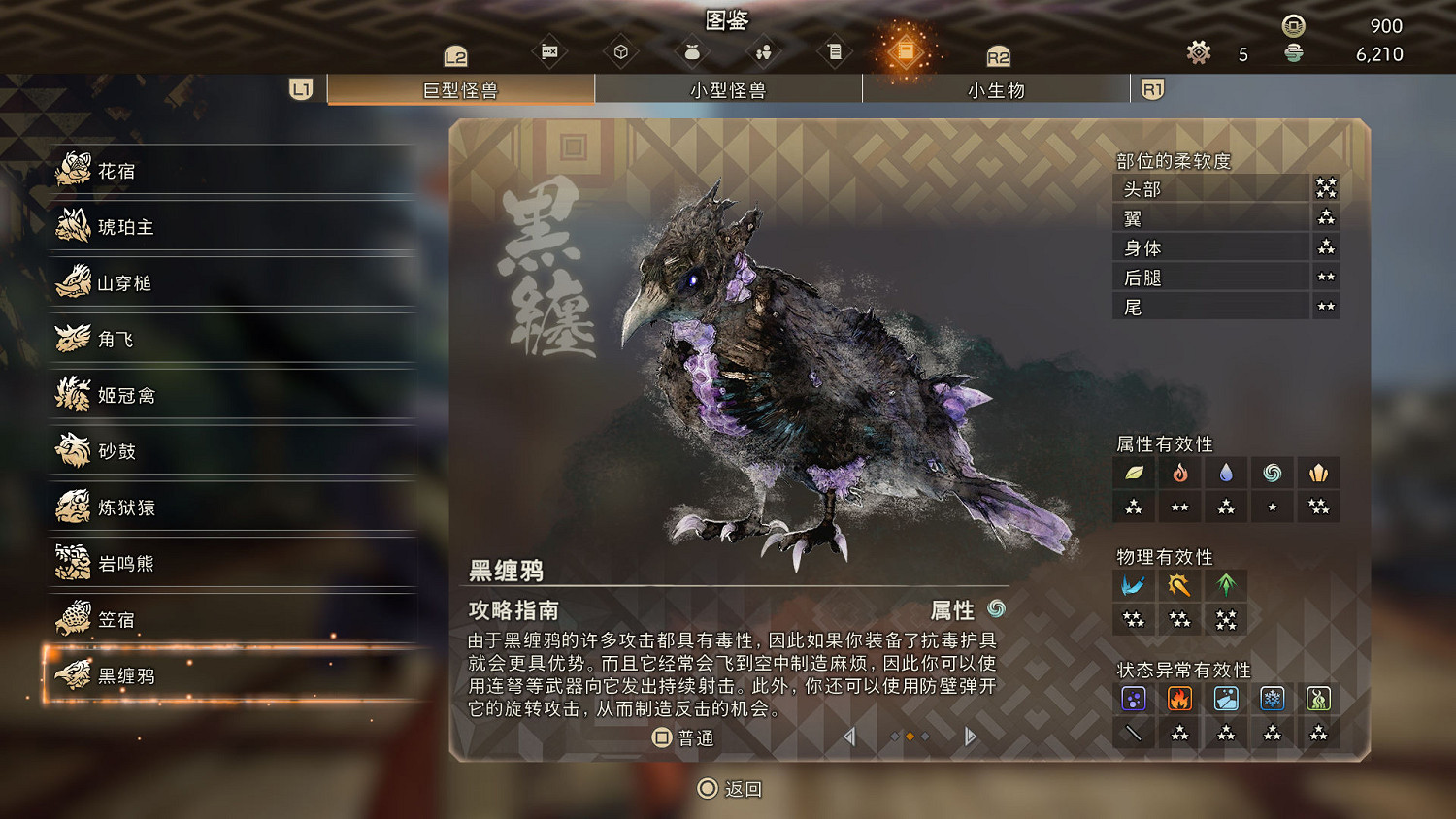Click the green shot damage arrow icon
This screenshot has width=1456, height=819.
click(x=1226, y=584)
